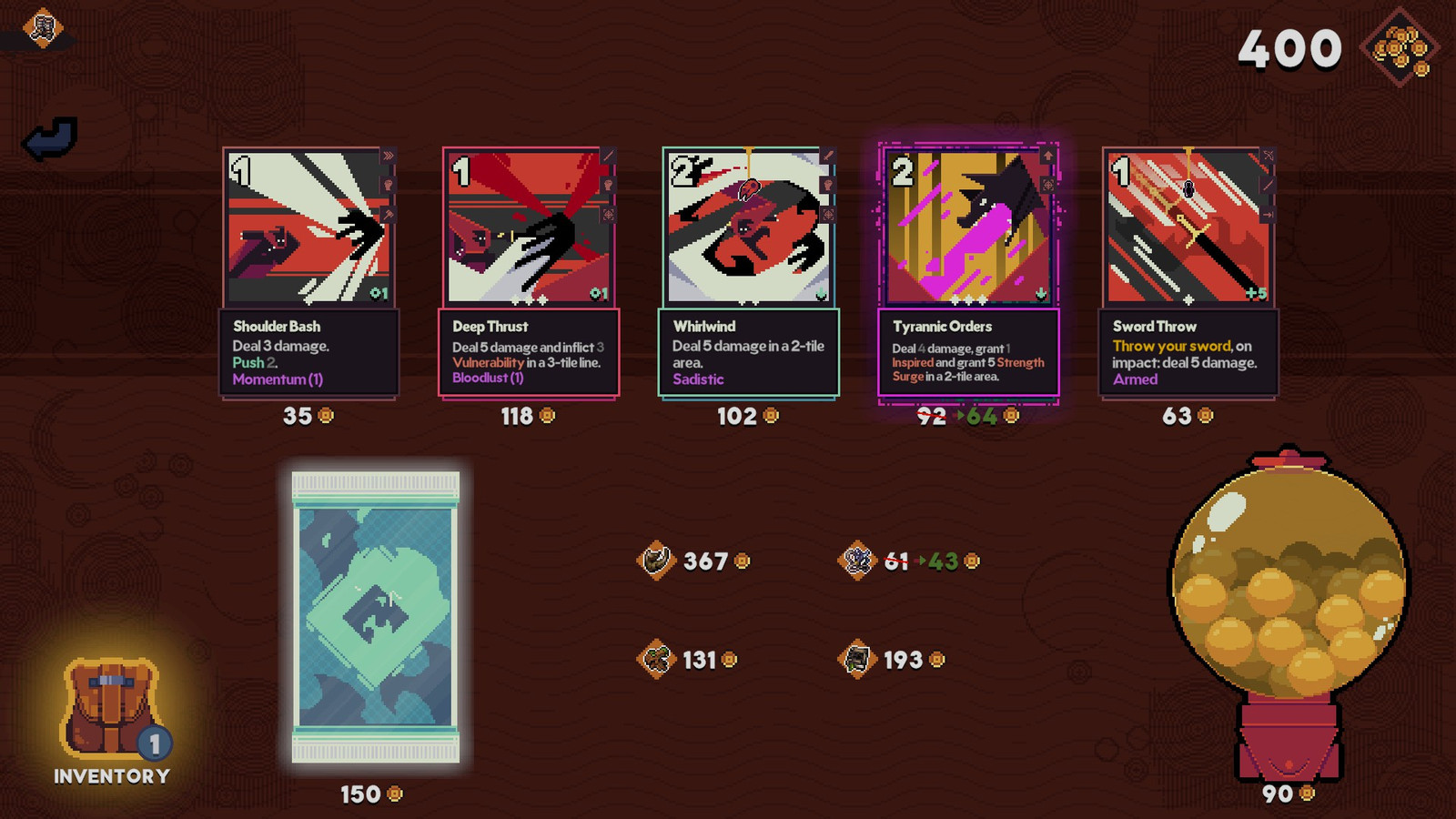Buy the Shoulder Bash card

pos(309,273)
